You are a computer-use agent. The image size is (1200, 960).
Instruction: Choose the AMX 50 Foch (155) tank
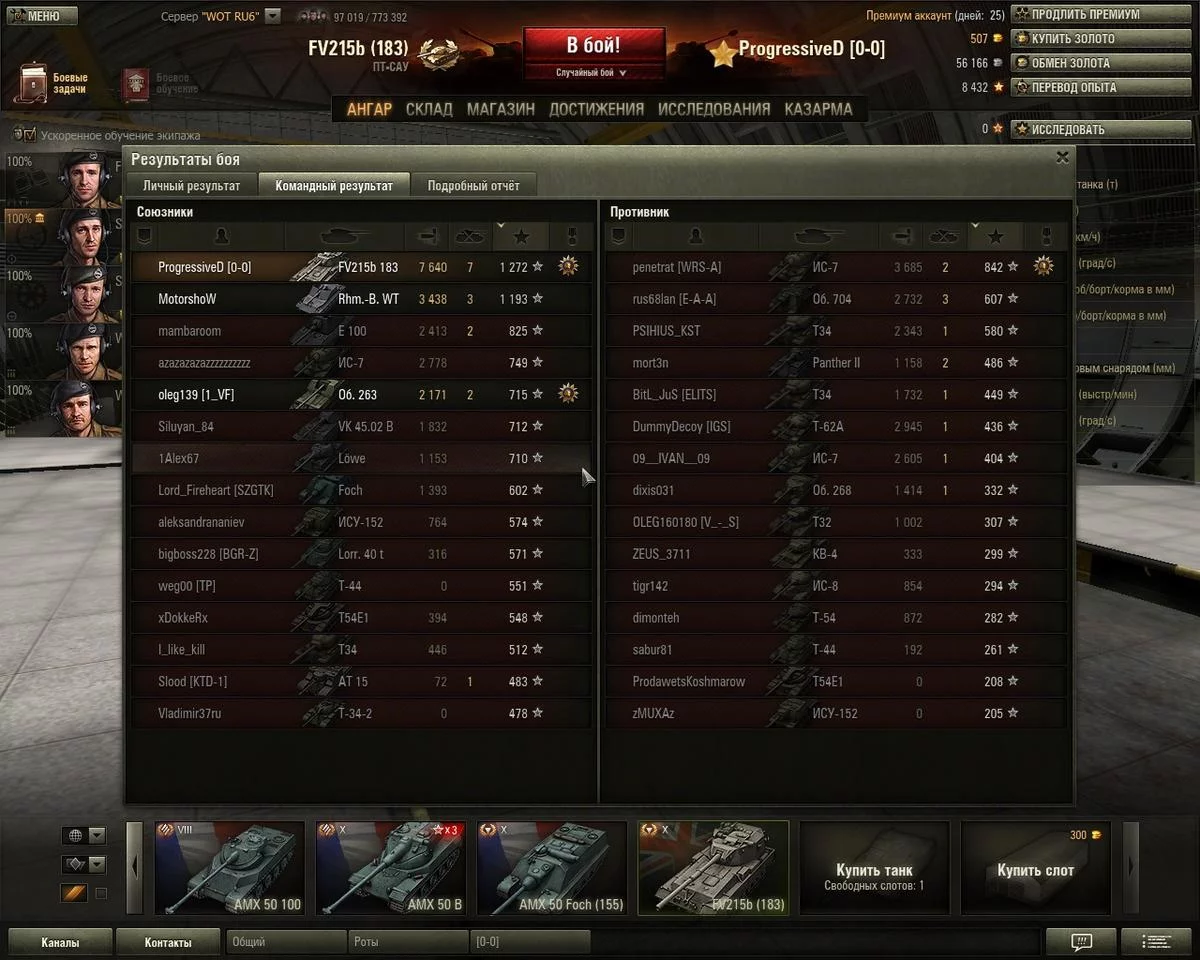pos(552,868)
